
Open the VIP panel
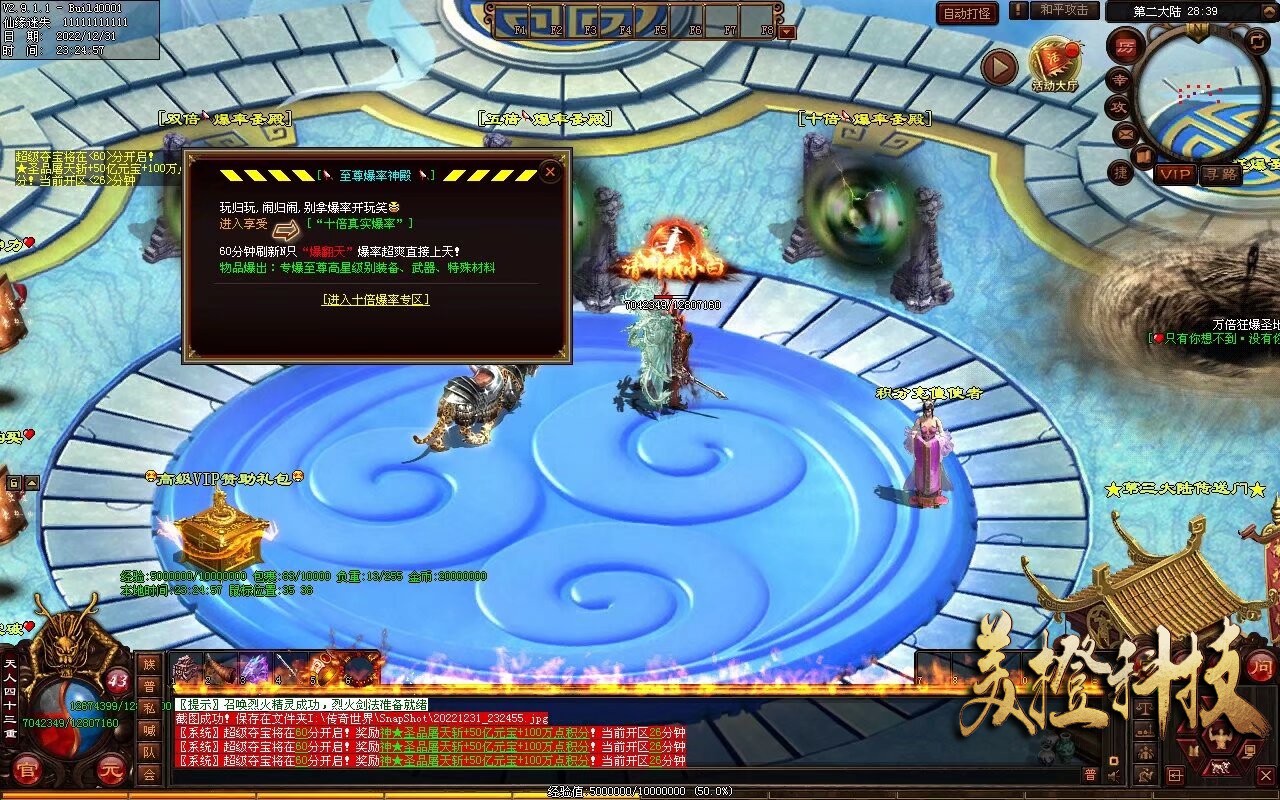click(x=1175, y=174)
